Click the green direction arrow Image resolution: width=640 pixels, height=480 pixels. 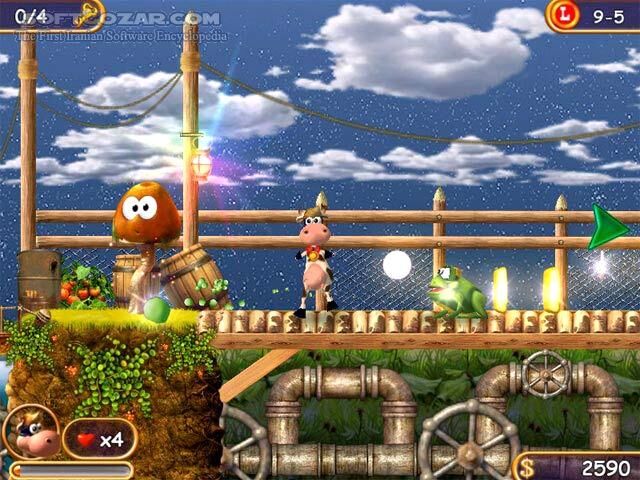pyautogui.click(x=607, y=227)
